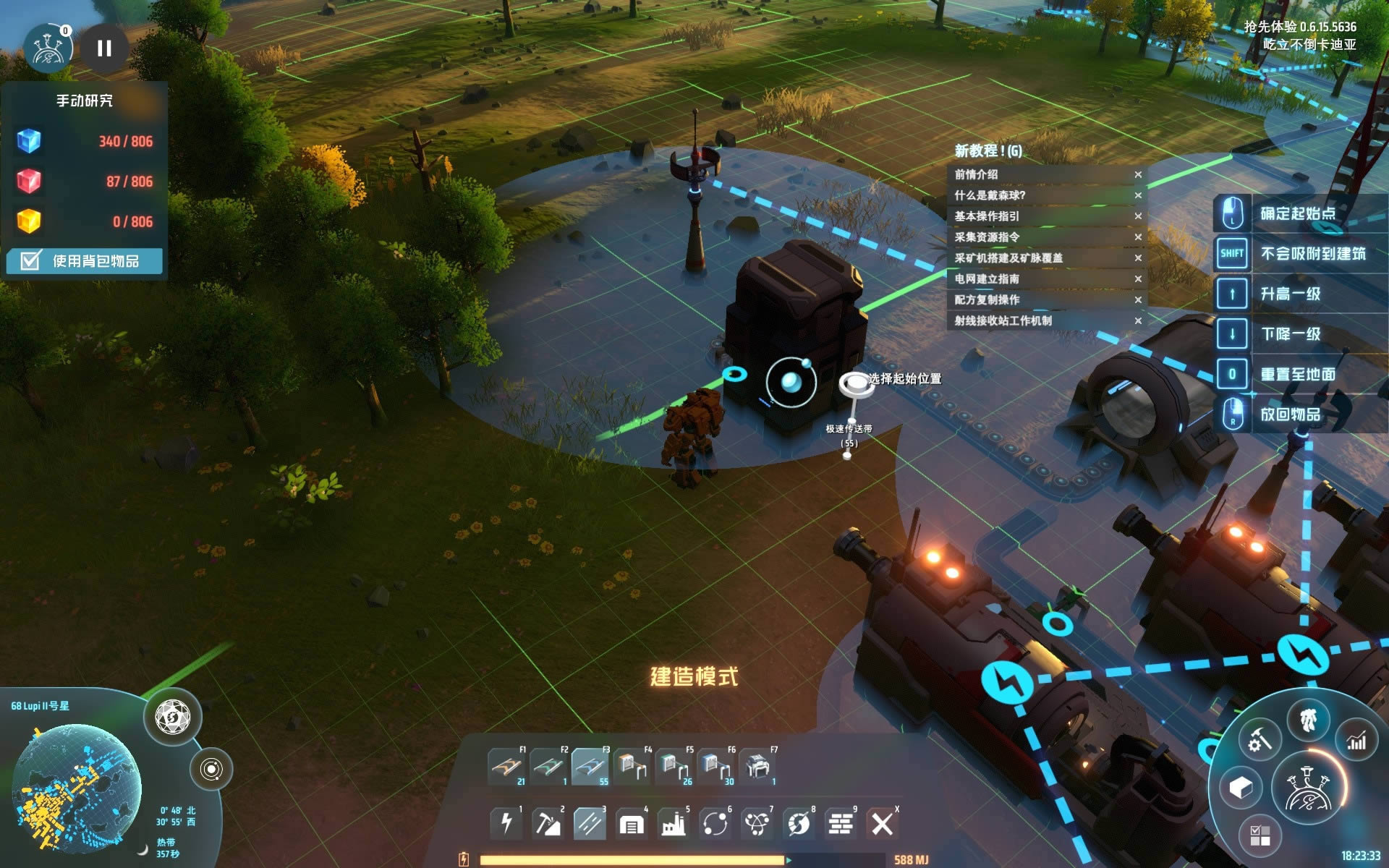Select the green conveyor belt slot
The height and width of the screenshot is (868, 1389).
548,767
